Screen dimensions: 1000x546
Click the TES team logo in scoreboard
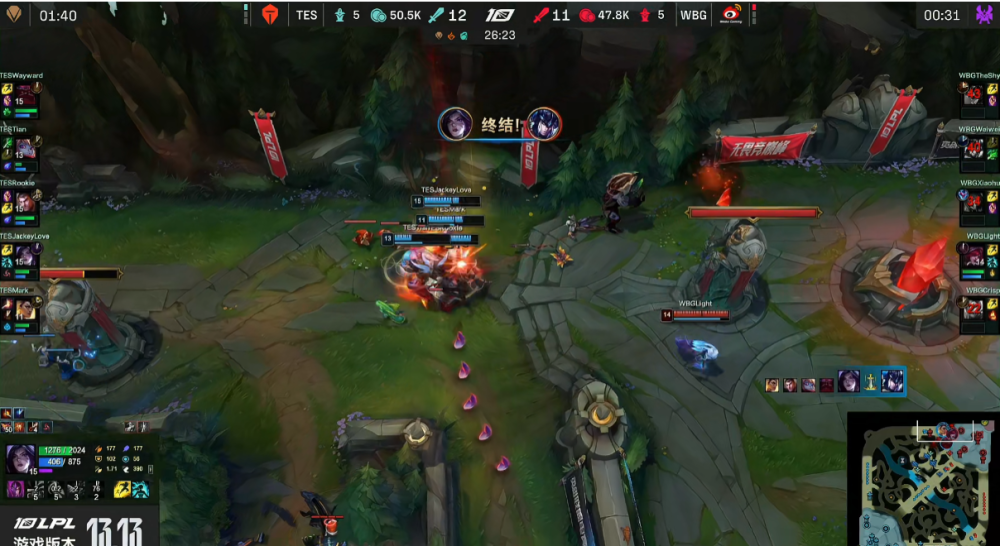(268, 15)
